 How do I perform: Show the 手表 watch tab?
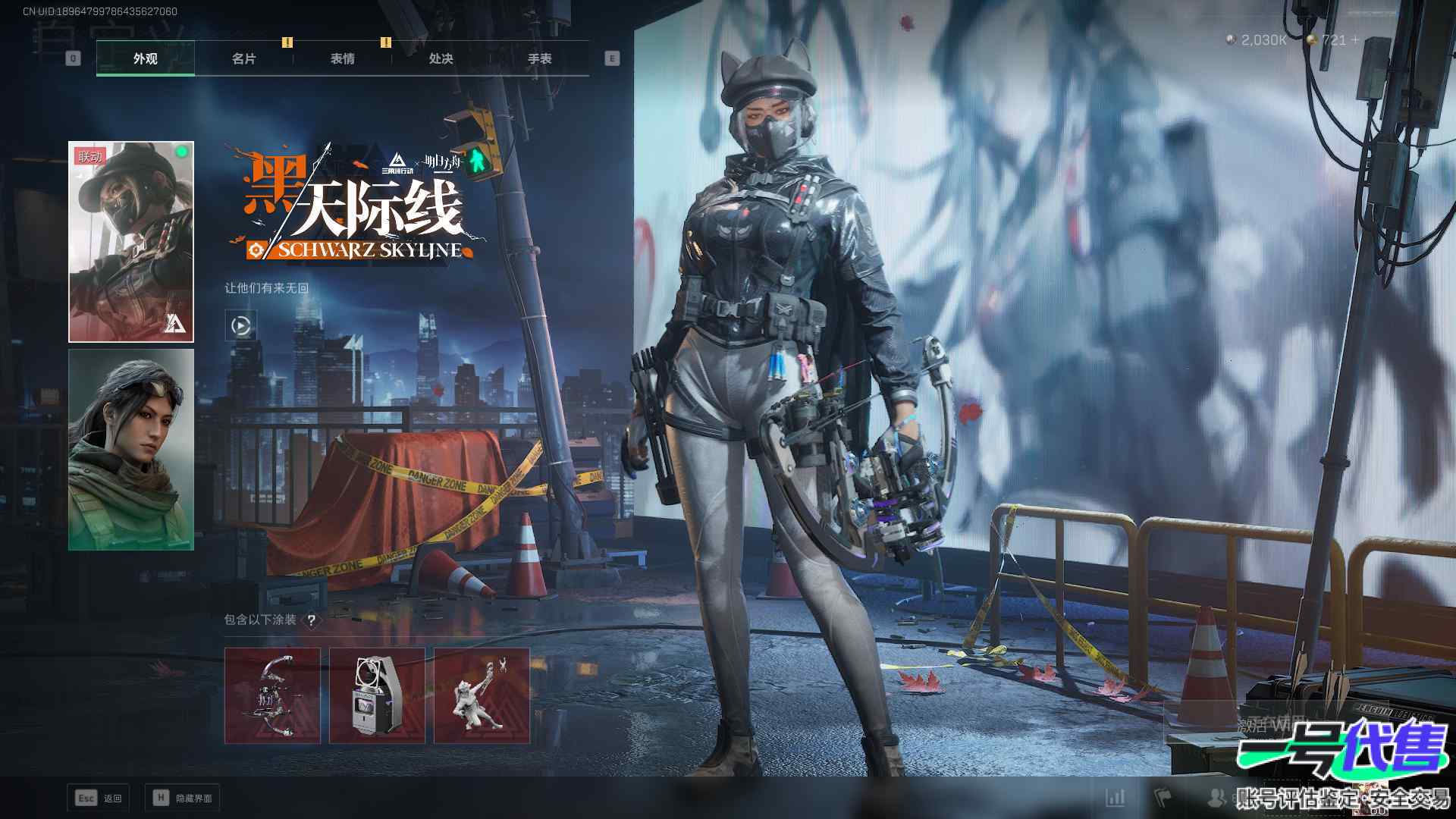pos(539,58)
